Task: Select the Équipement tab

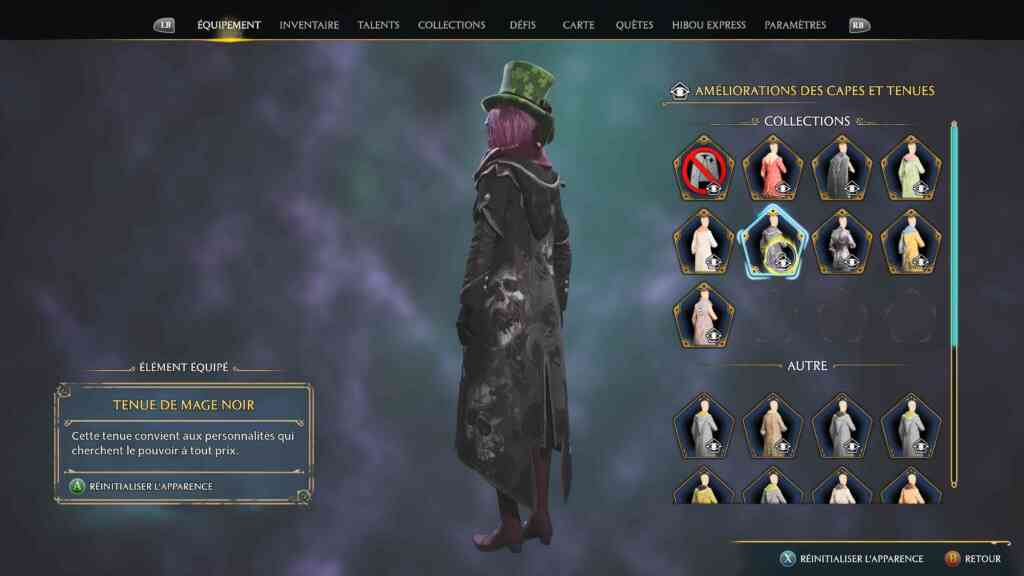Action: [x=229, y=25]
